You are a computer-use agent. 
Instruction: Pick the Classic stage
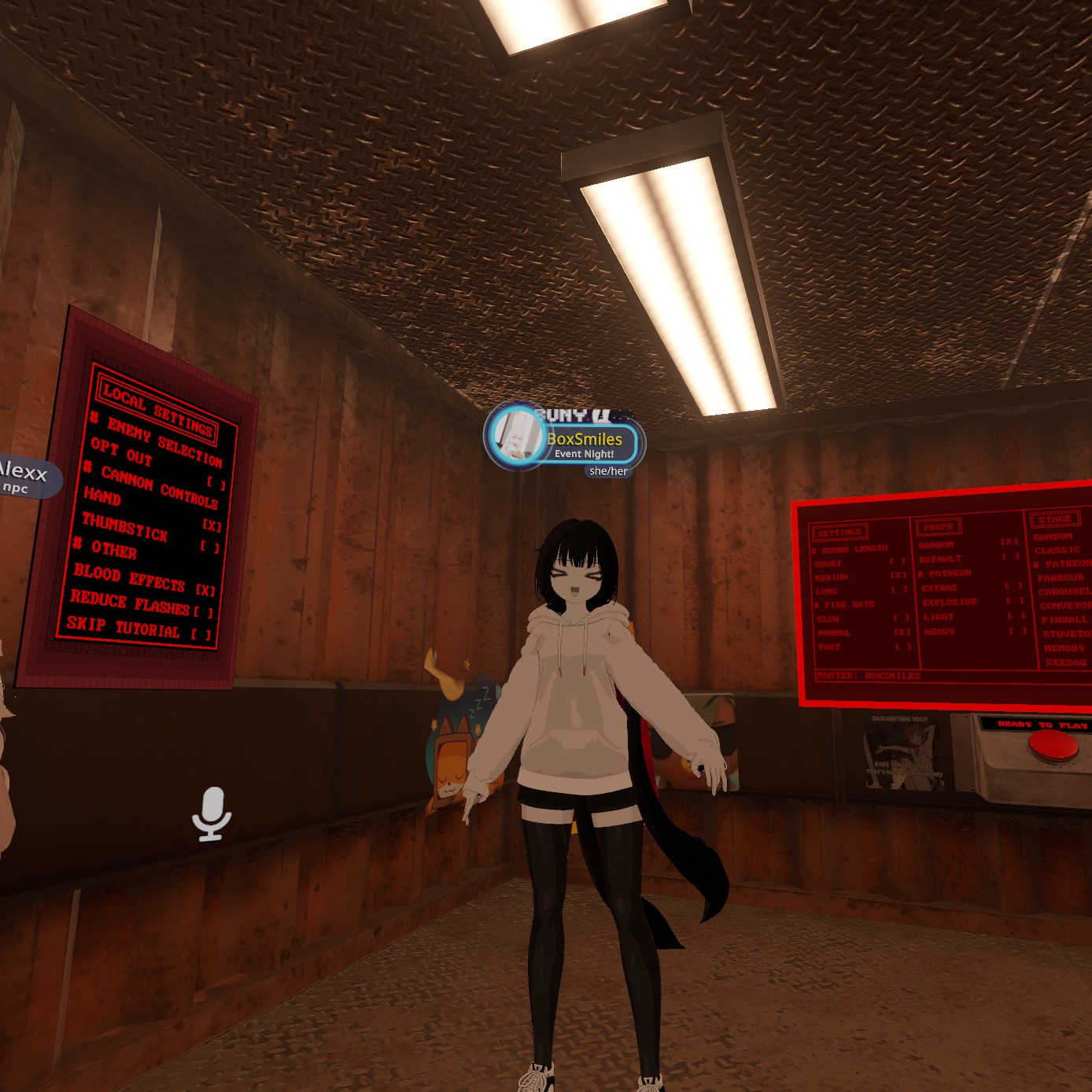pyautogui.click(x=1057, y=550)
